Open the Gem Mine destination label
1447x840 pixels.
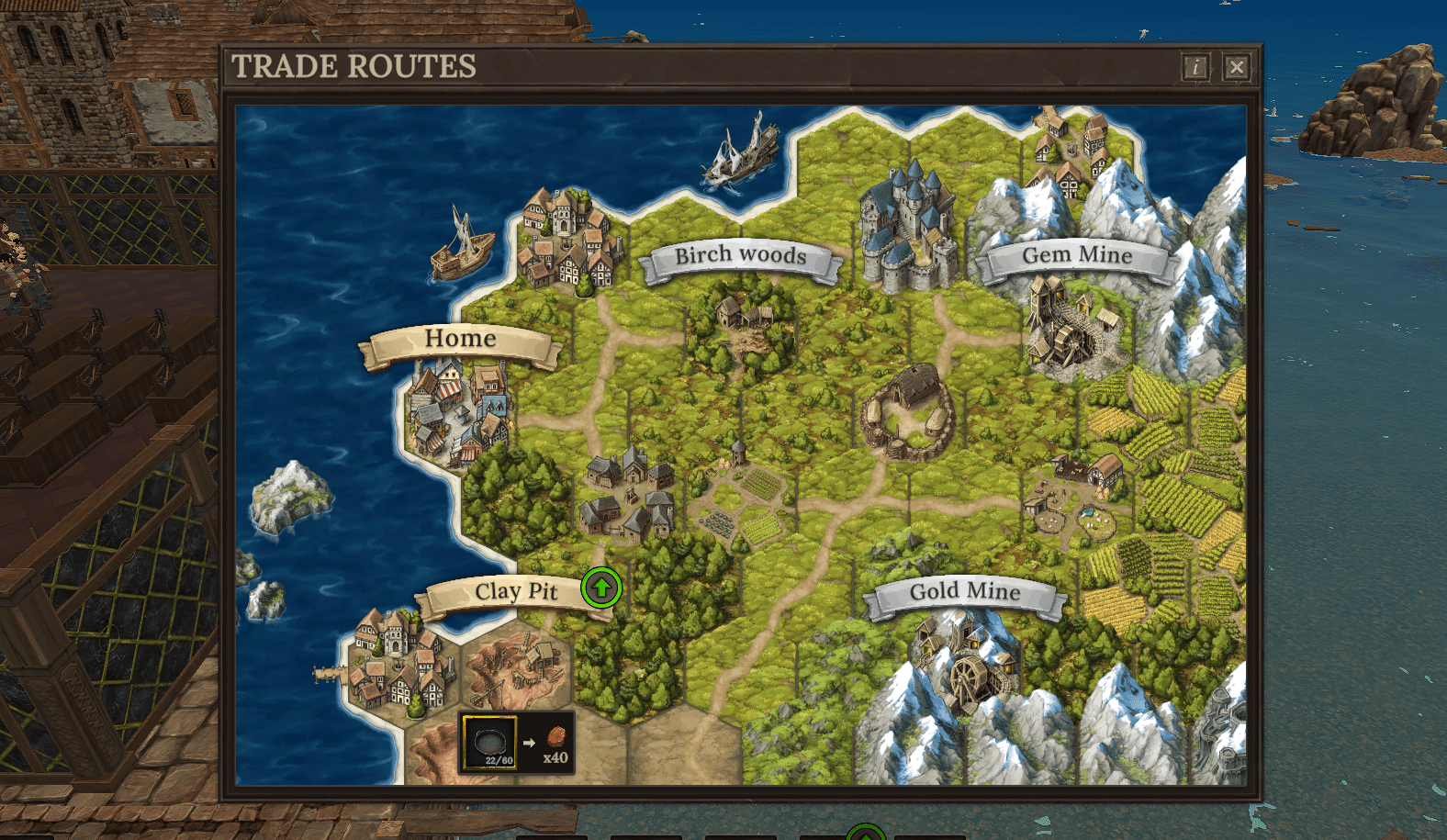1080,256
